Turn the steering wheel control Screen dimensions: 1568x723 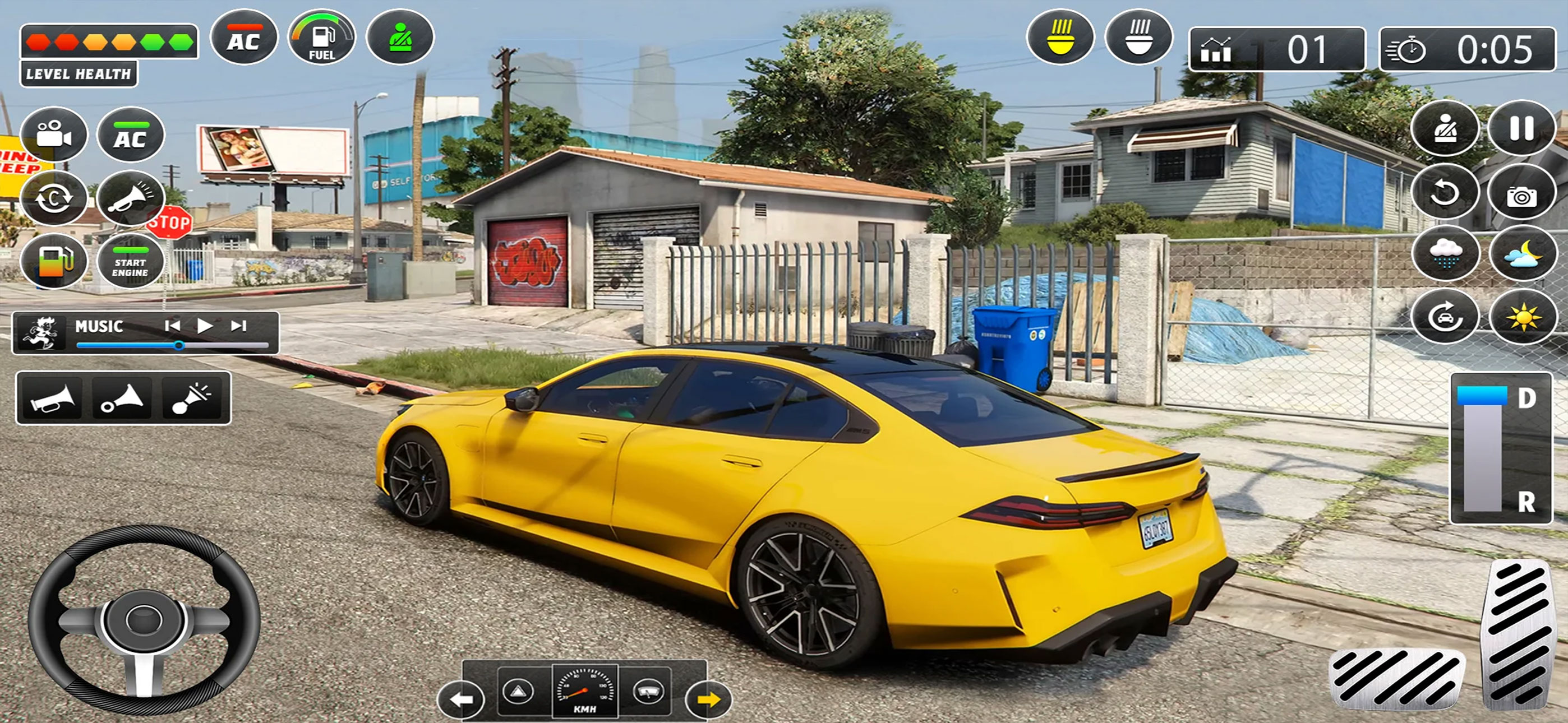click(x=144, y=619)
